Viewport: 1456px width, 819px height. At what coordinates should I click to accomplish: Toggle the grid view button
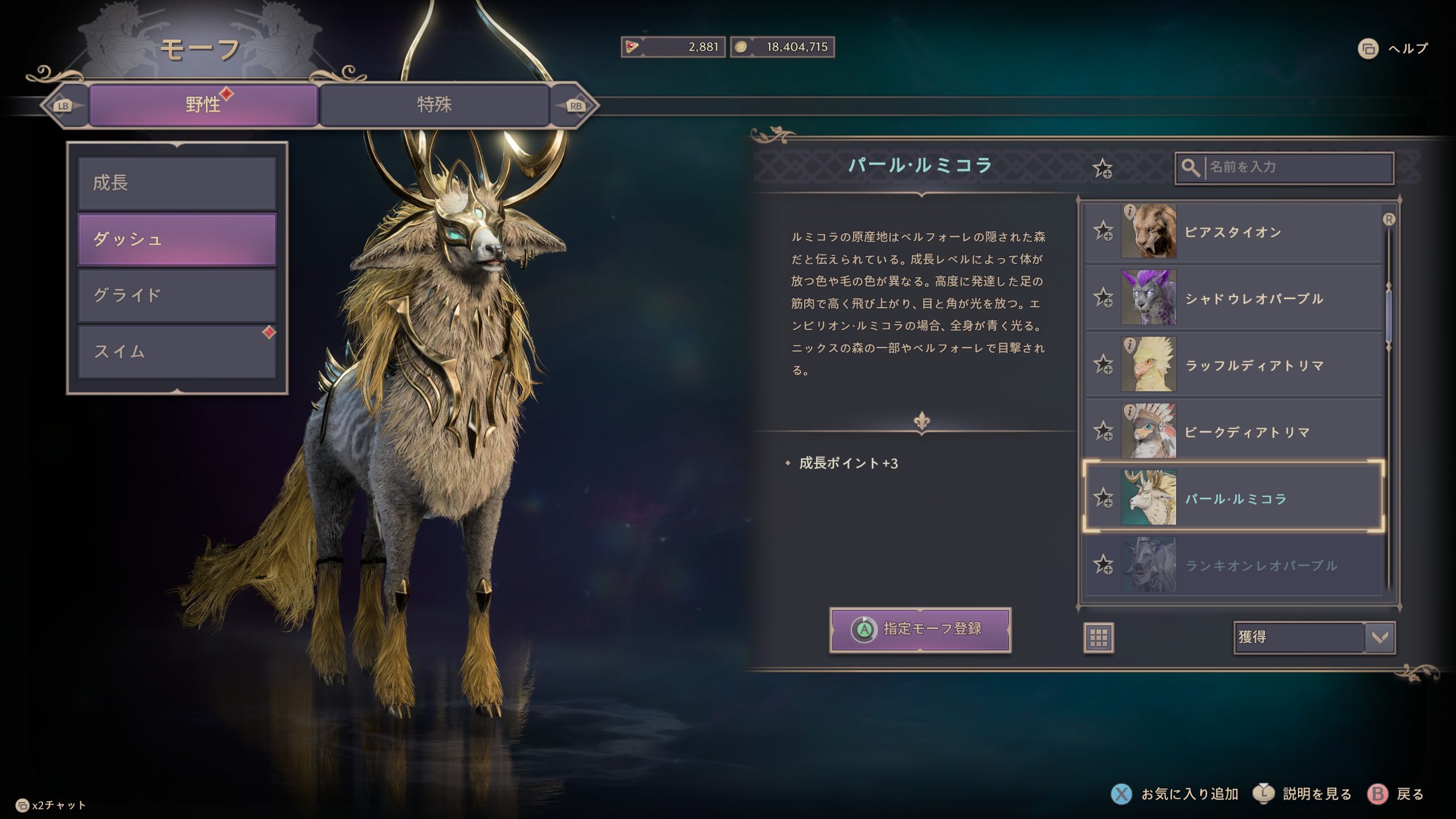click(1098, 638)
